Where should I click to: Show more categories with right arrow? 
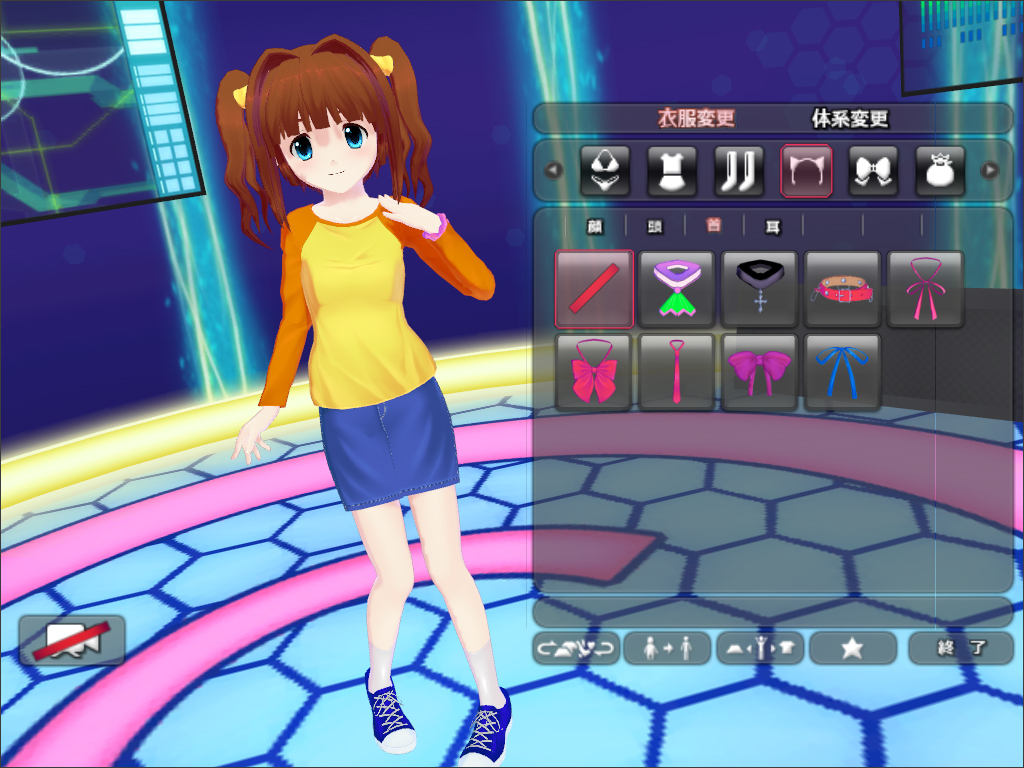coord(990,170)
